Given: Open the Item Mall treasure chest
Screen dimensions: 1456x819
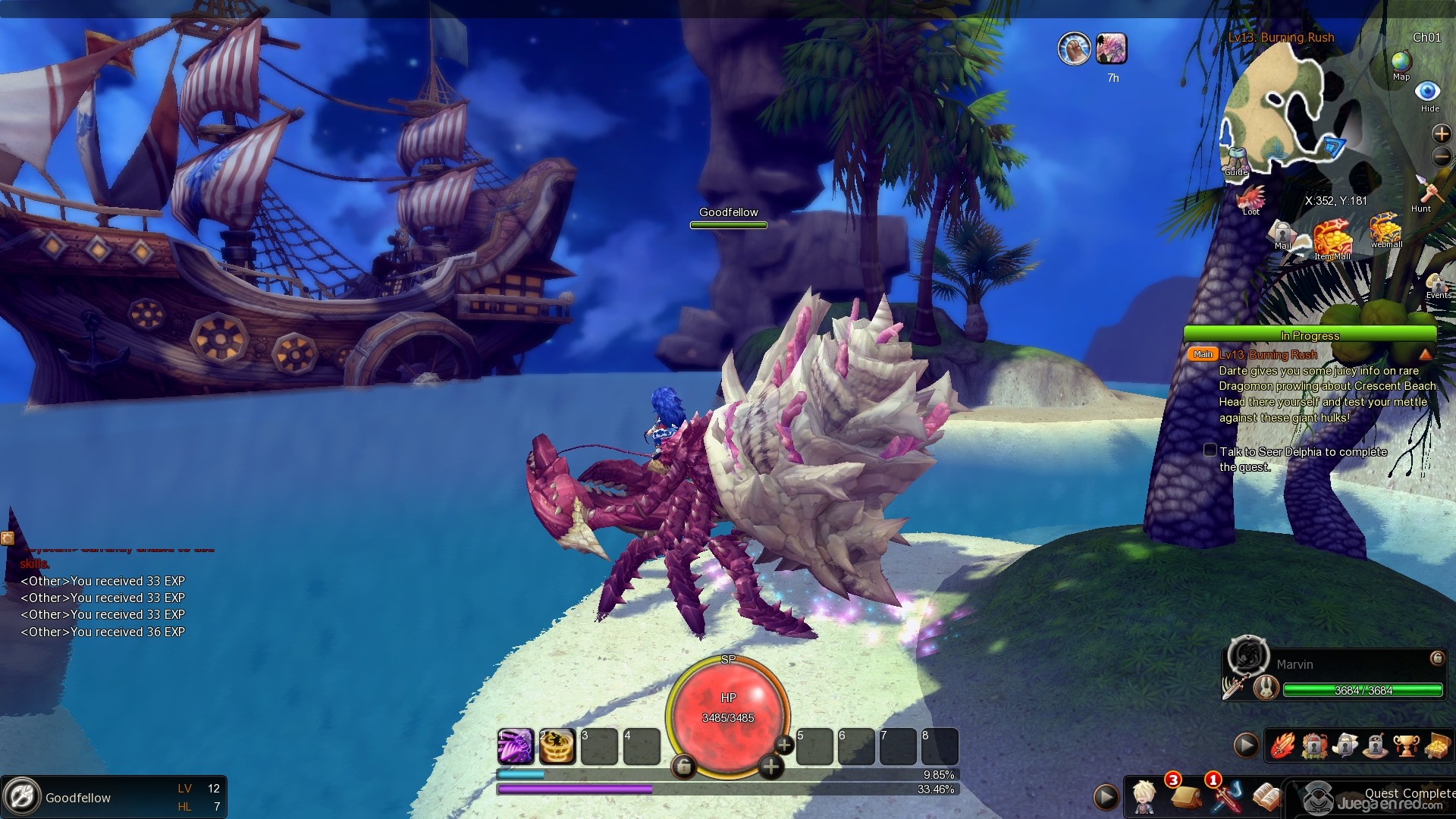Looking at the screenshot, I should 1332,238.
